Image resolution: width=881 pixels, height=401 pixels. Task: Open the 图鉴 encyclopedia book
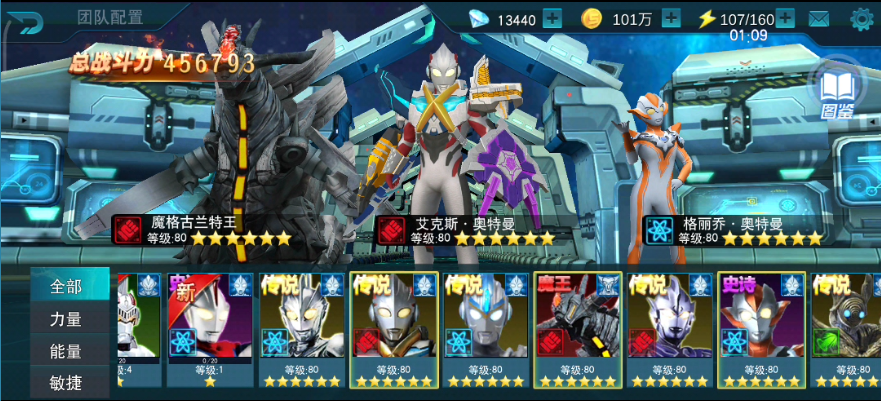tap(836, 92)
